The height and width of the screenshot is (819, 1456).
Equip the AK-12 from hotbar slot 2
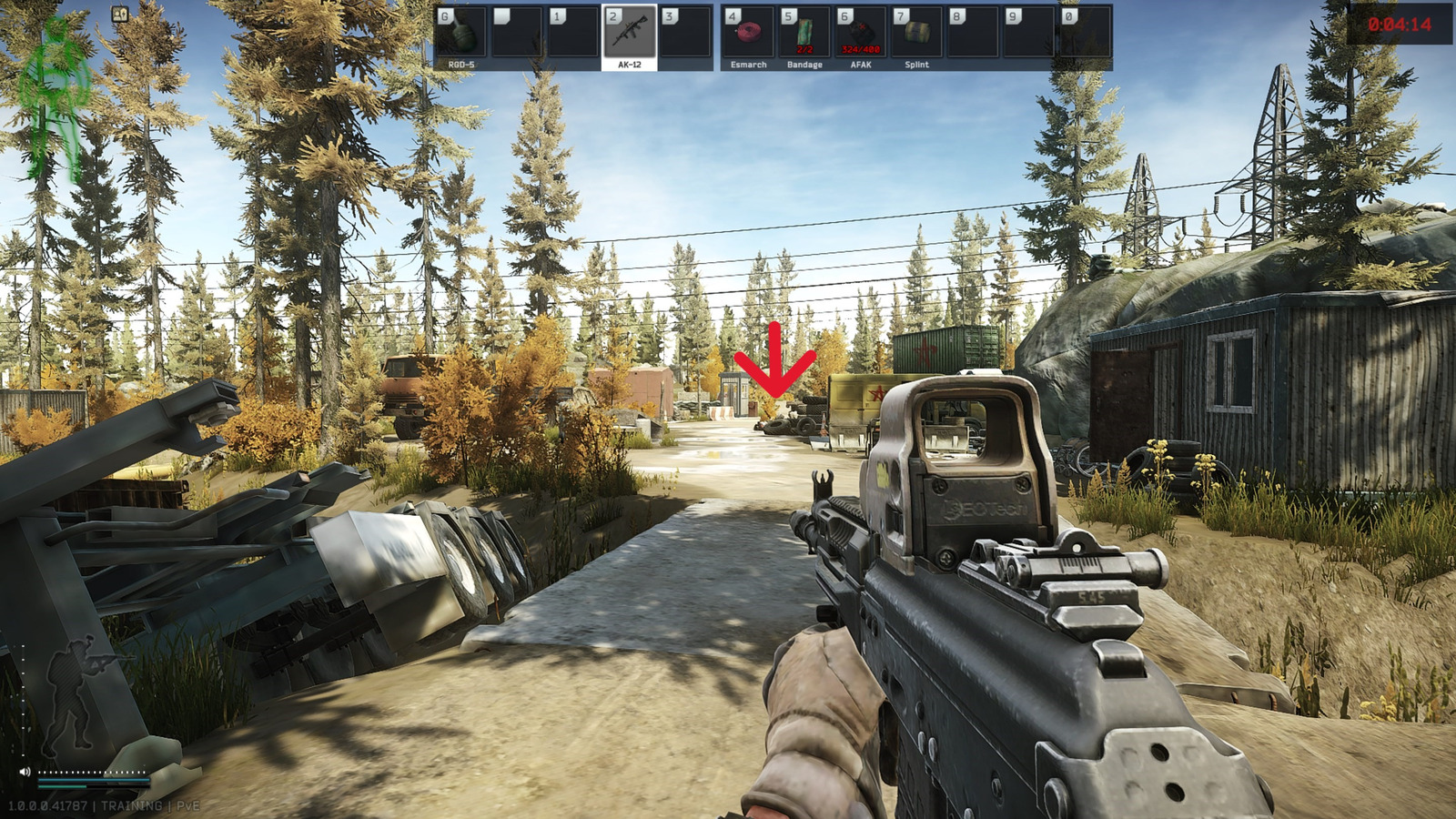(x=628, y=35)
